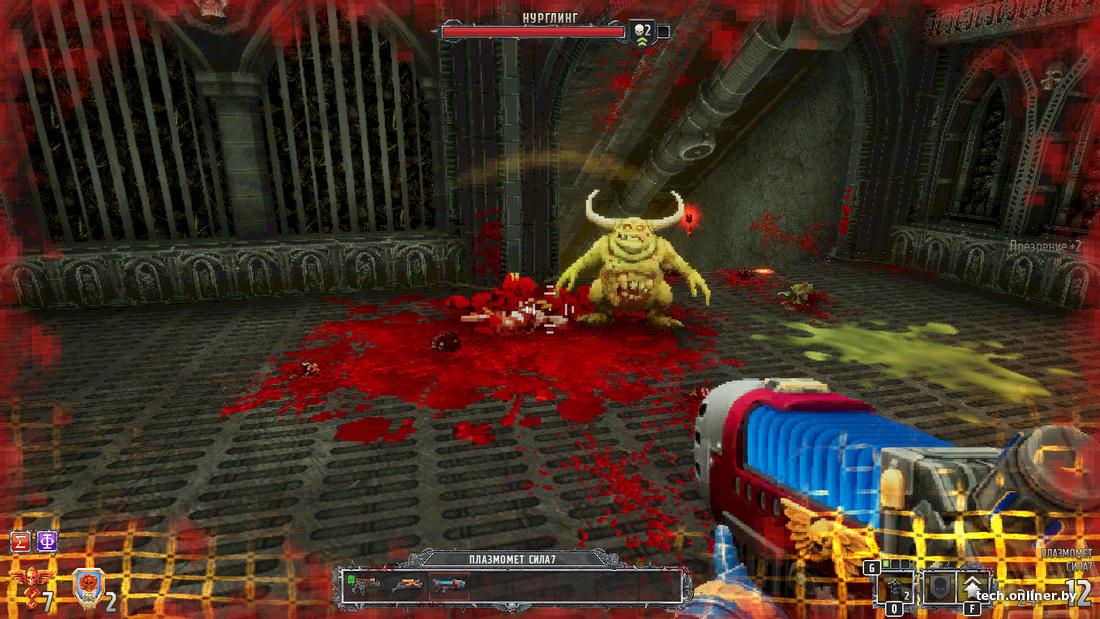The width and height of the screenshot is (1100, 619).
Task: Trigger the double-chevron arrow ability
Action: (x=974, y=586)
